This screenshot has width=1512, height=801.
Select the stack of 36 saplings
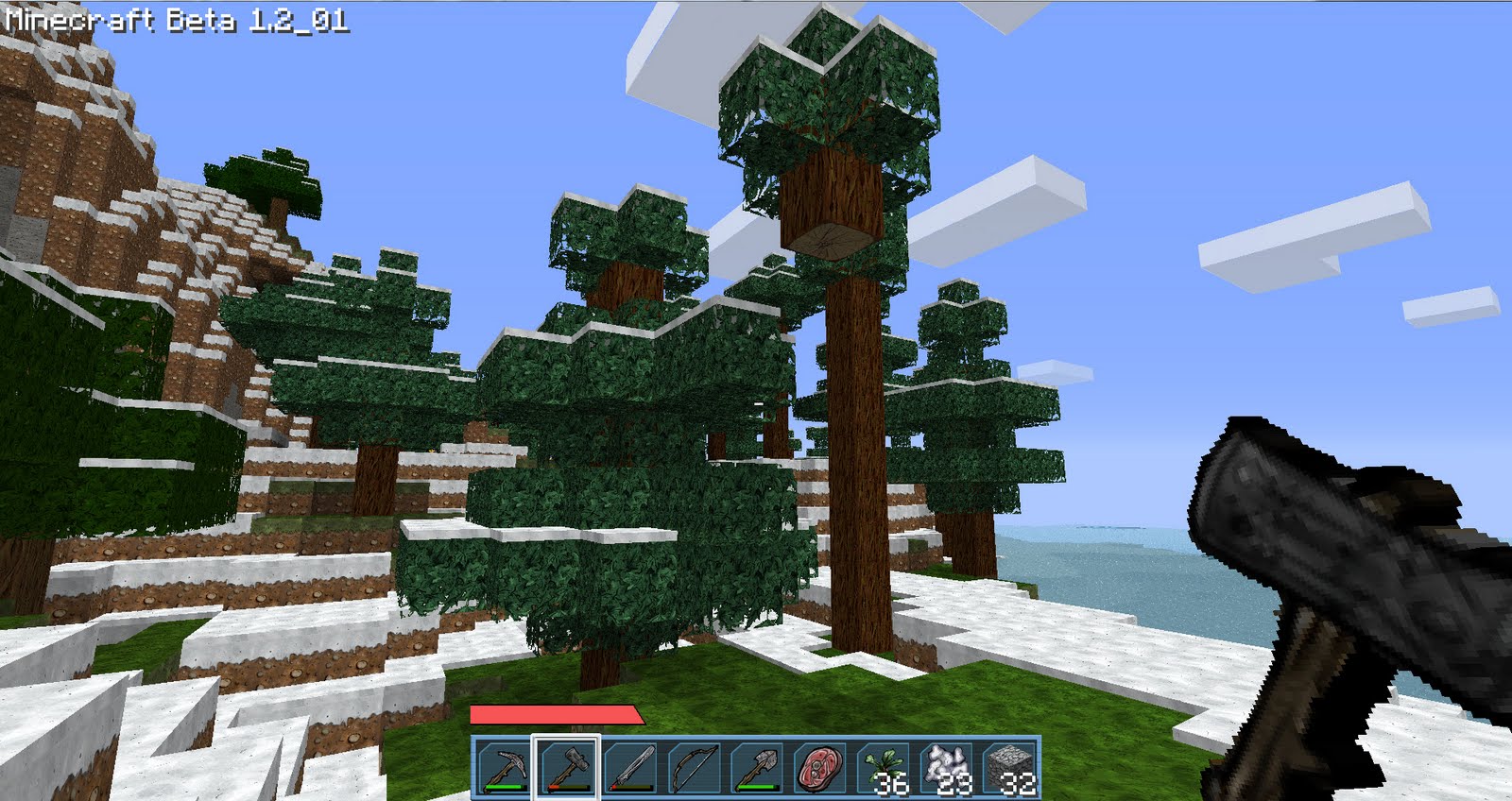point(884,767)
